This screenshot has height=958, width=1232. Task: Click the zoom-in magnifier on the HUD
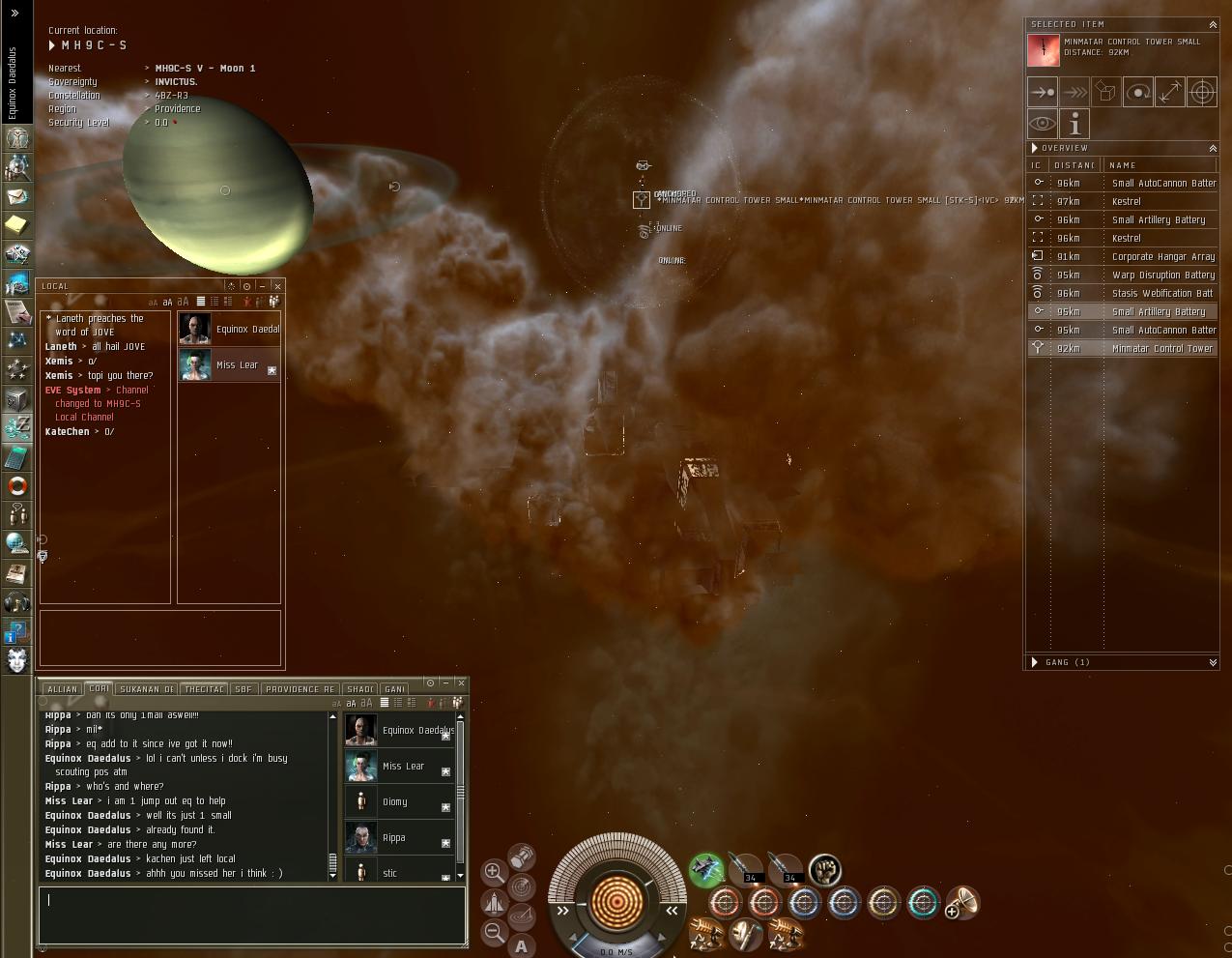[x=493, y=871]
